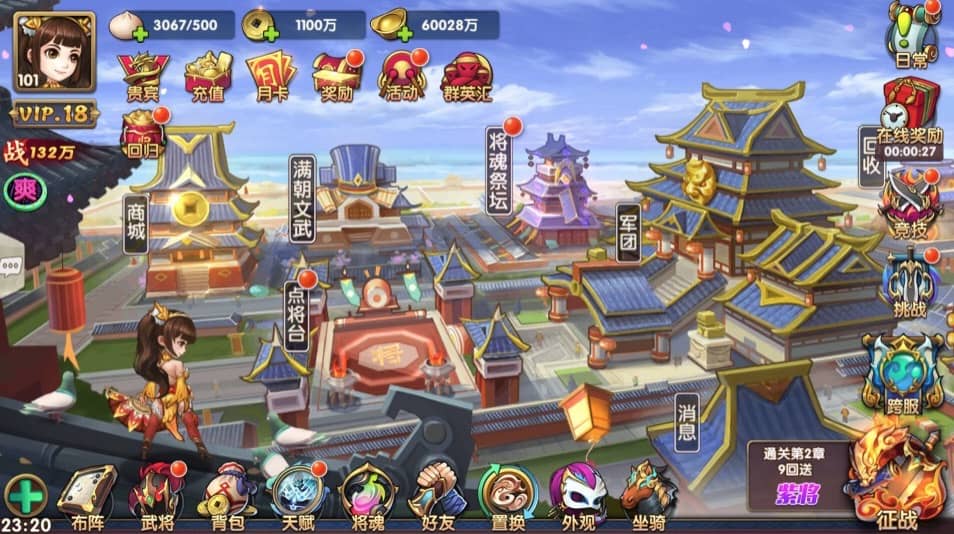Open the 充值 recharge shop
The height and width of the screenshot is (534, 954).
[208, 75]
